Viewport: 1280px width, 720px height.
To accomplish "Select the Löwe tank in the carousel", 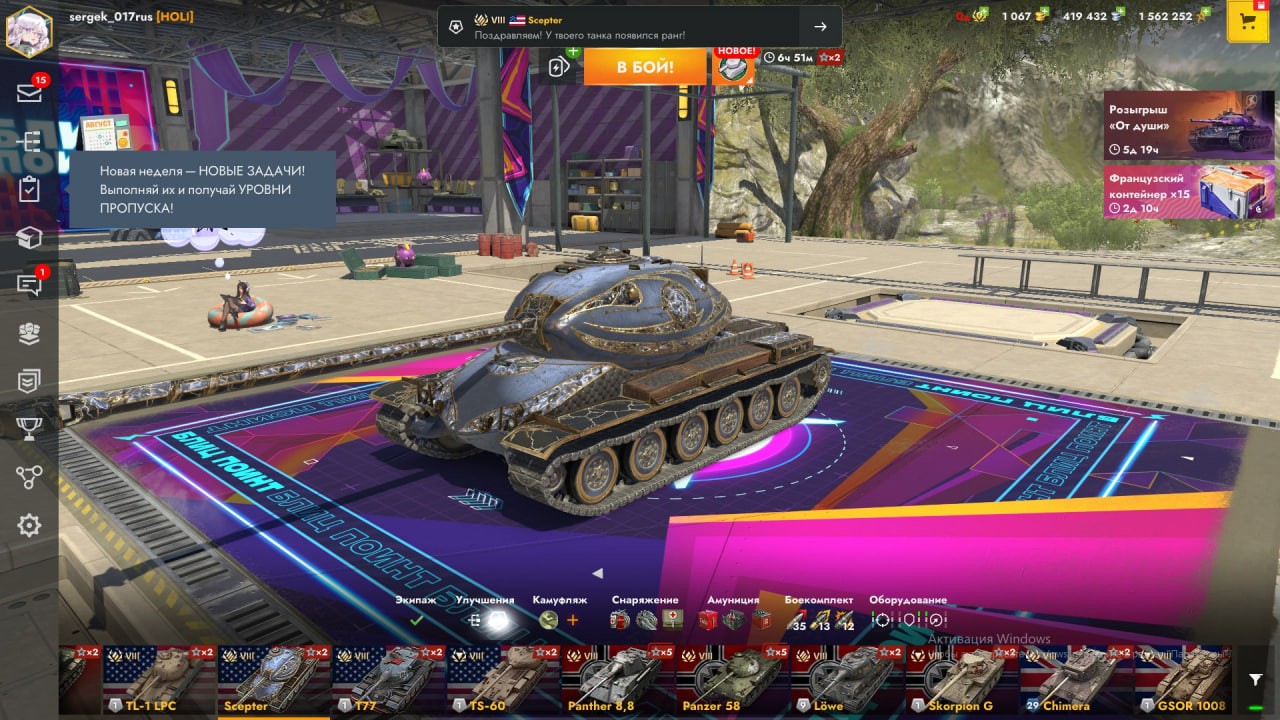I will (x=848, y=680).
